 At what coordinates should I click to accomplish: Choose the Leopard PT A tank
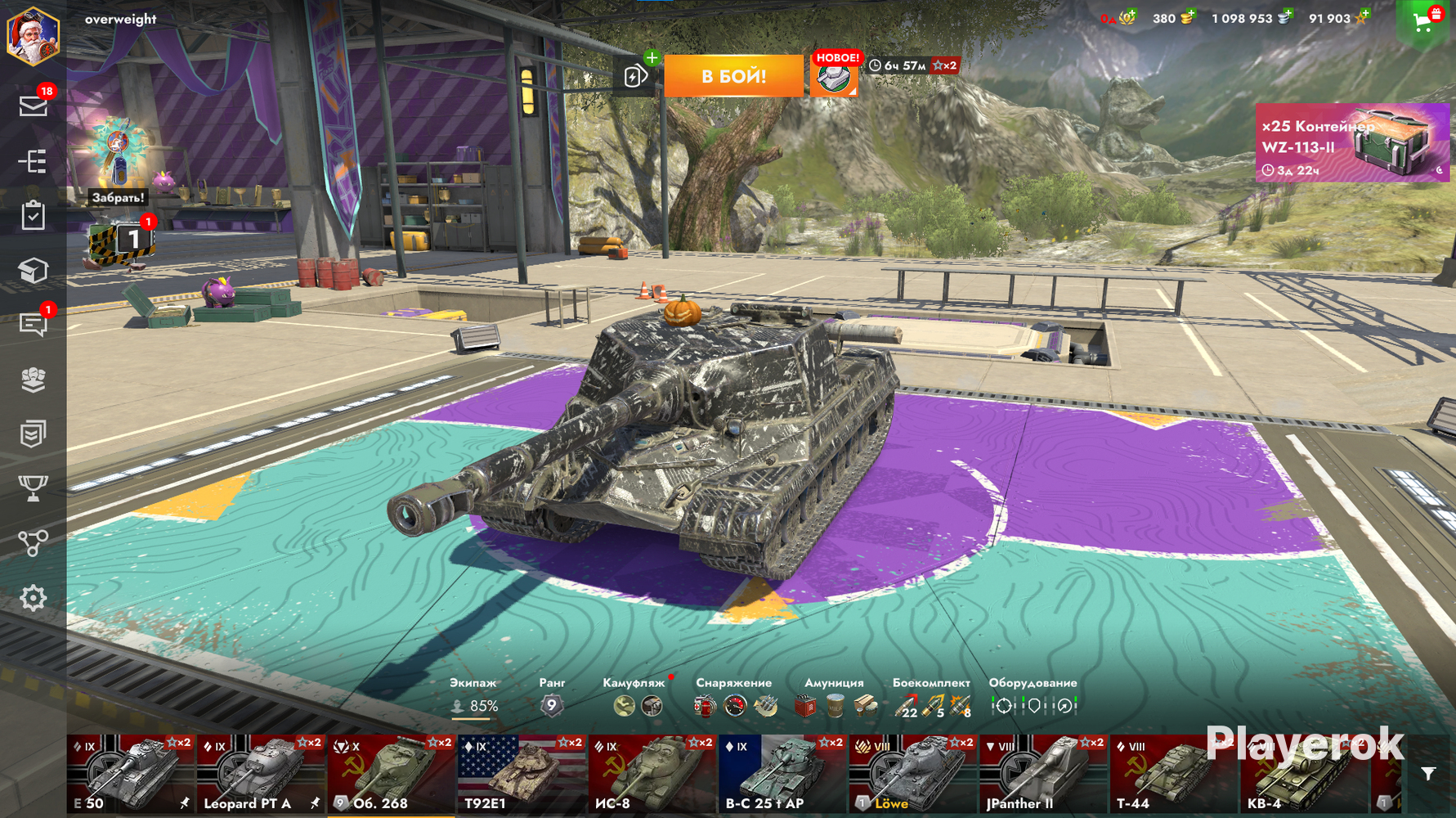tap(262, 774)
